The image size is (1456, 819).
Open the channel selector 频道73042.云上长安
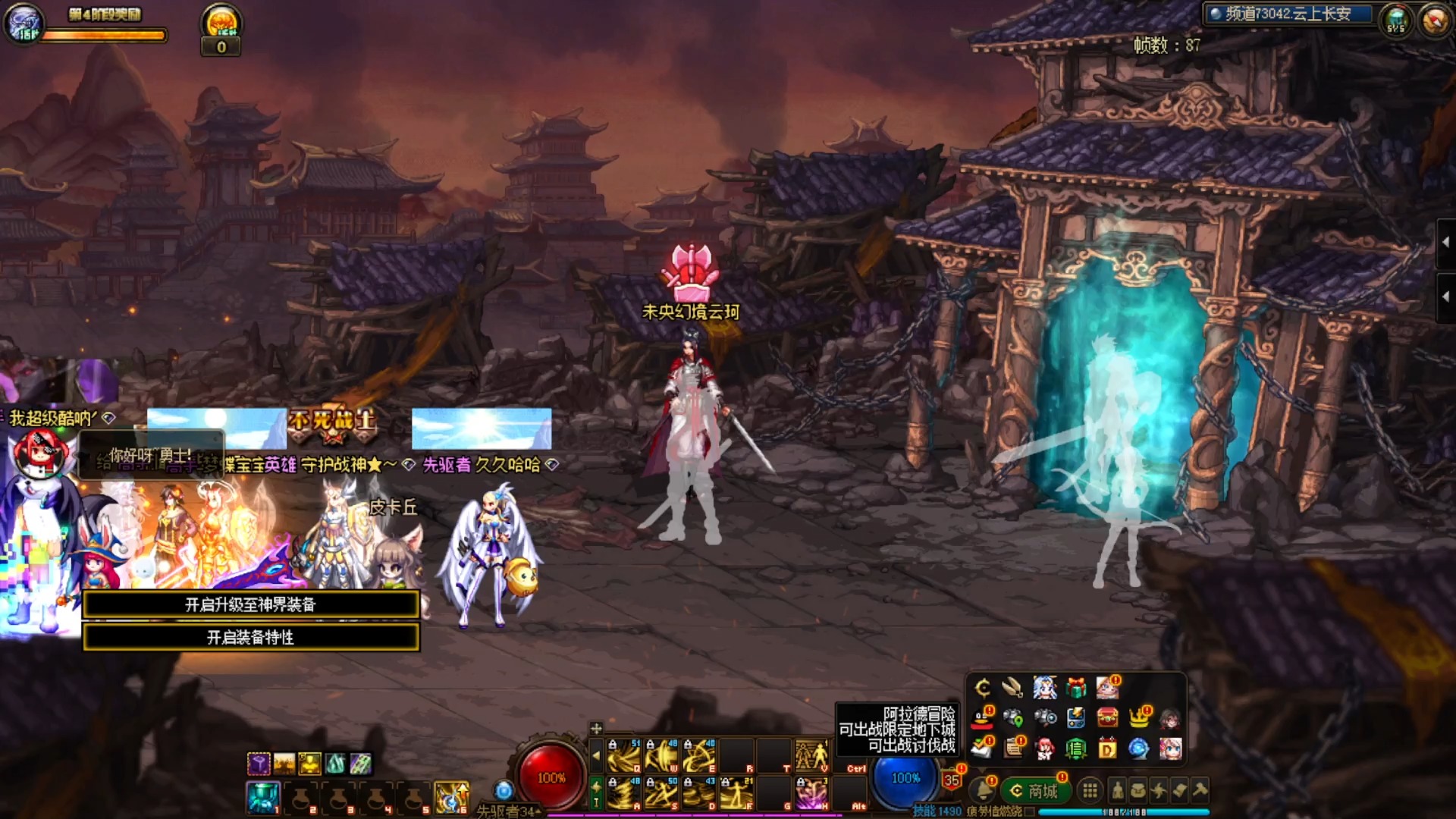click(1289, 14)
